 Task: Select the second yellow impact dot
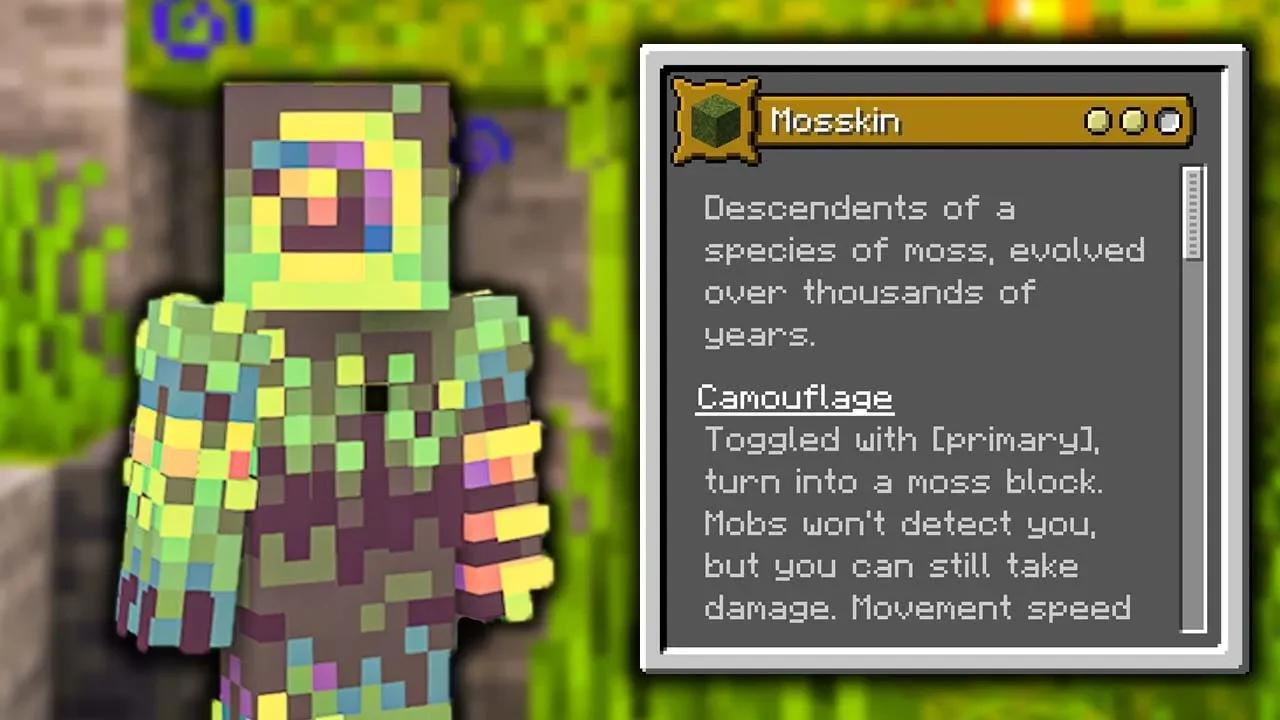(1132, 121)
